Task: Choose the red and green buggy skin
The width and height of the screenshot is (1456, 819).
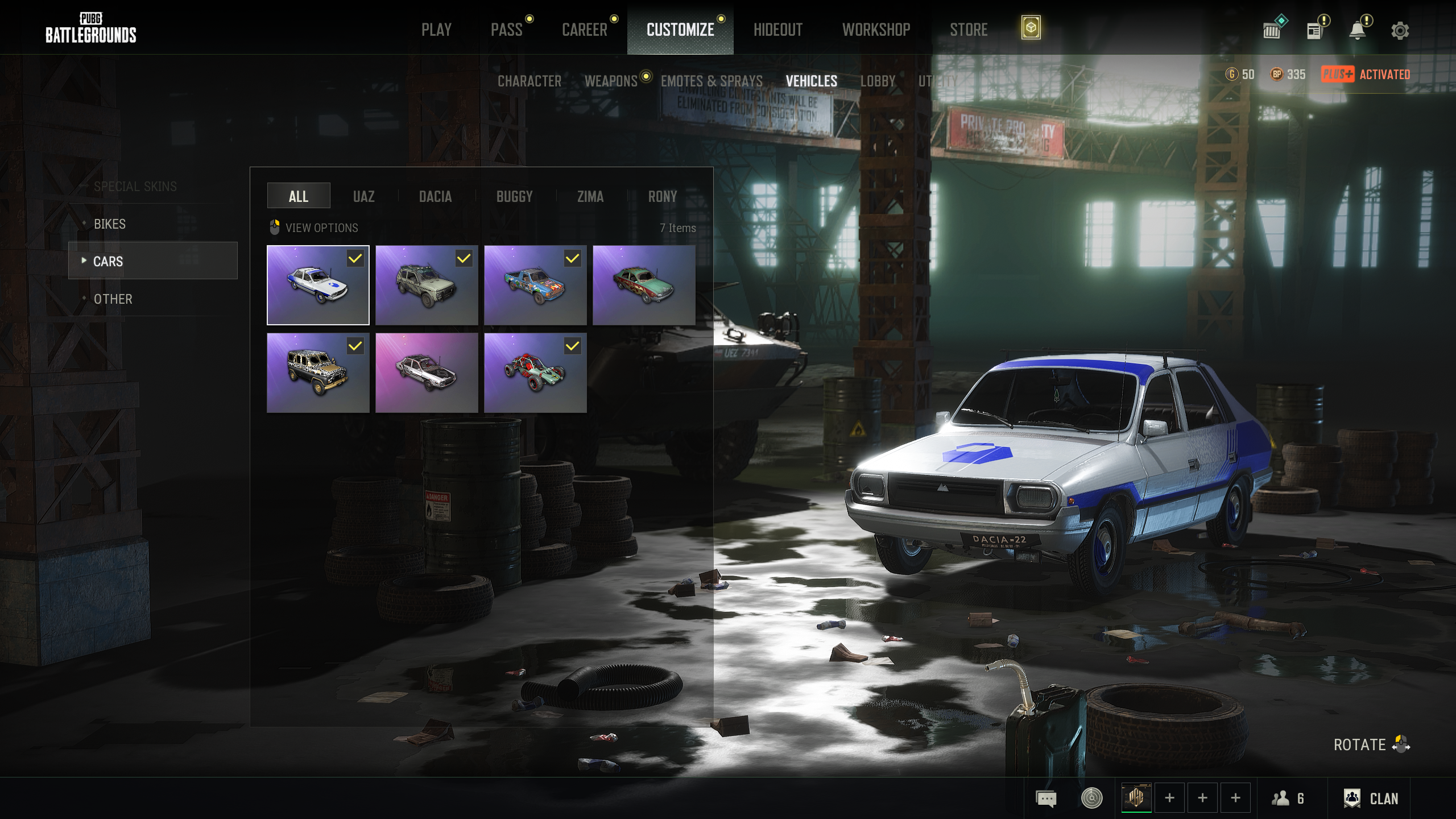Action: tap(535, 373)
